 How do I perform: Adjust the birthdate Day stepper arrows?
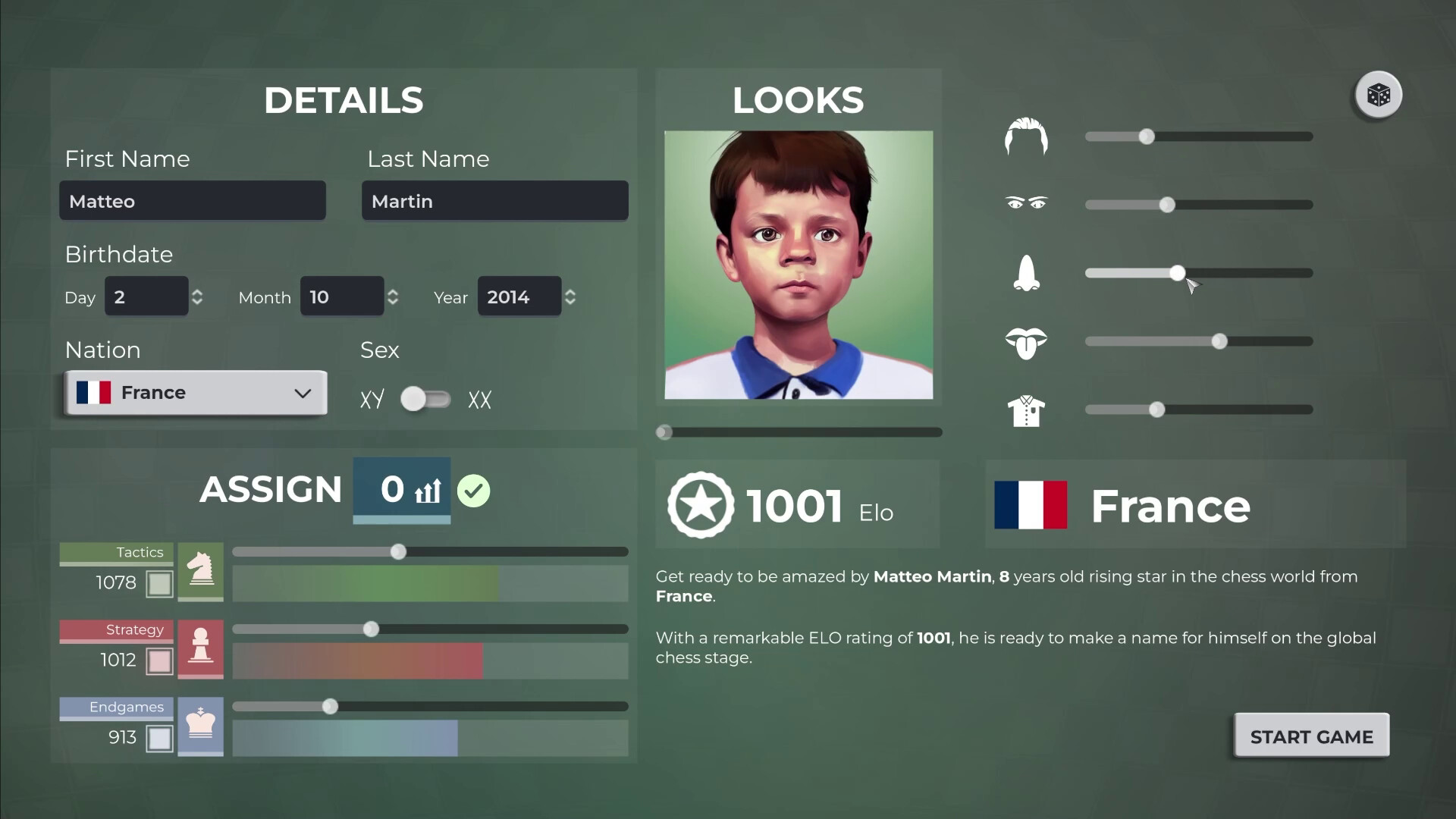point(197,297)
